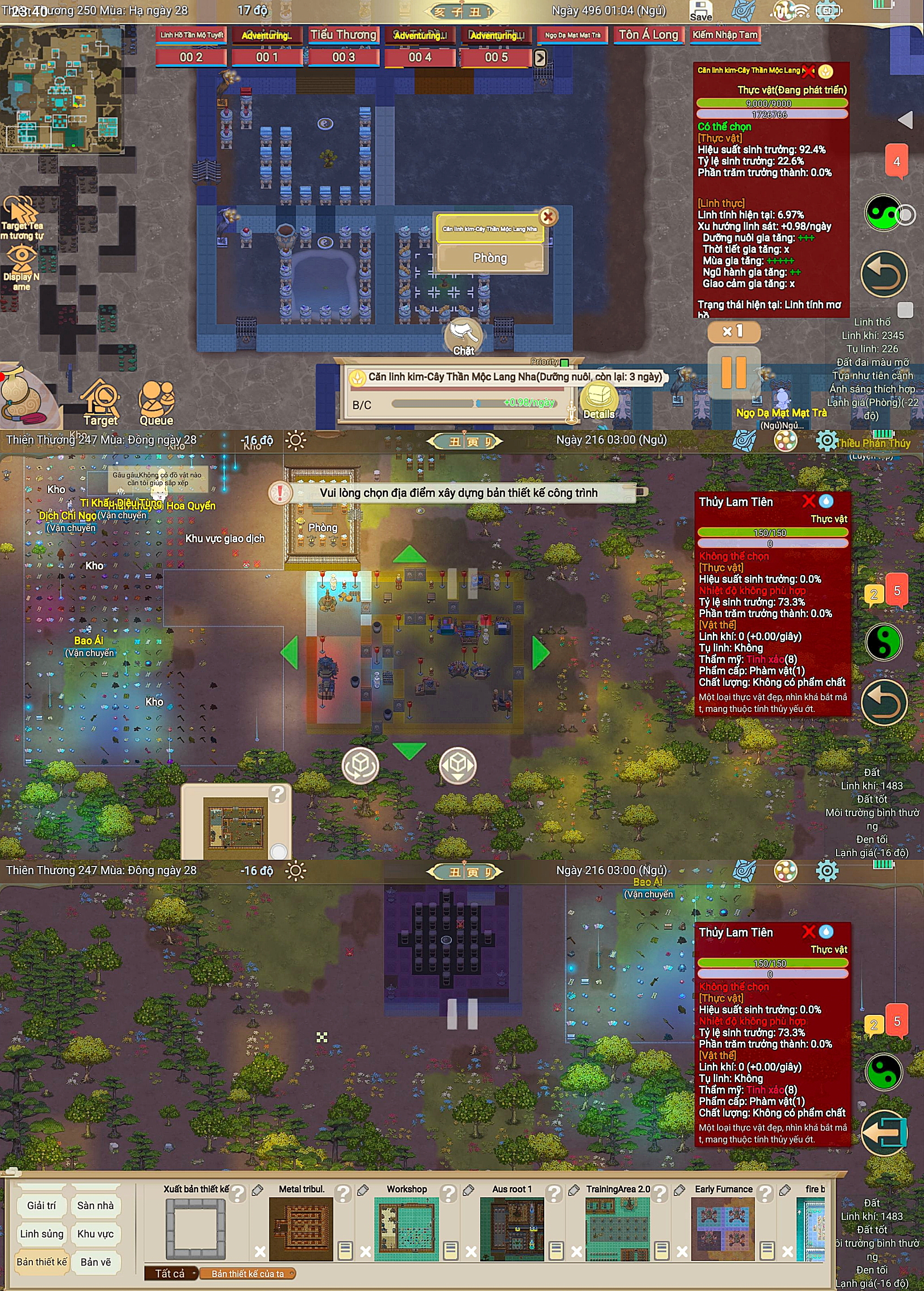
Task: Switch to the Giải trí category
Action: [42, 1205]
